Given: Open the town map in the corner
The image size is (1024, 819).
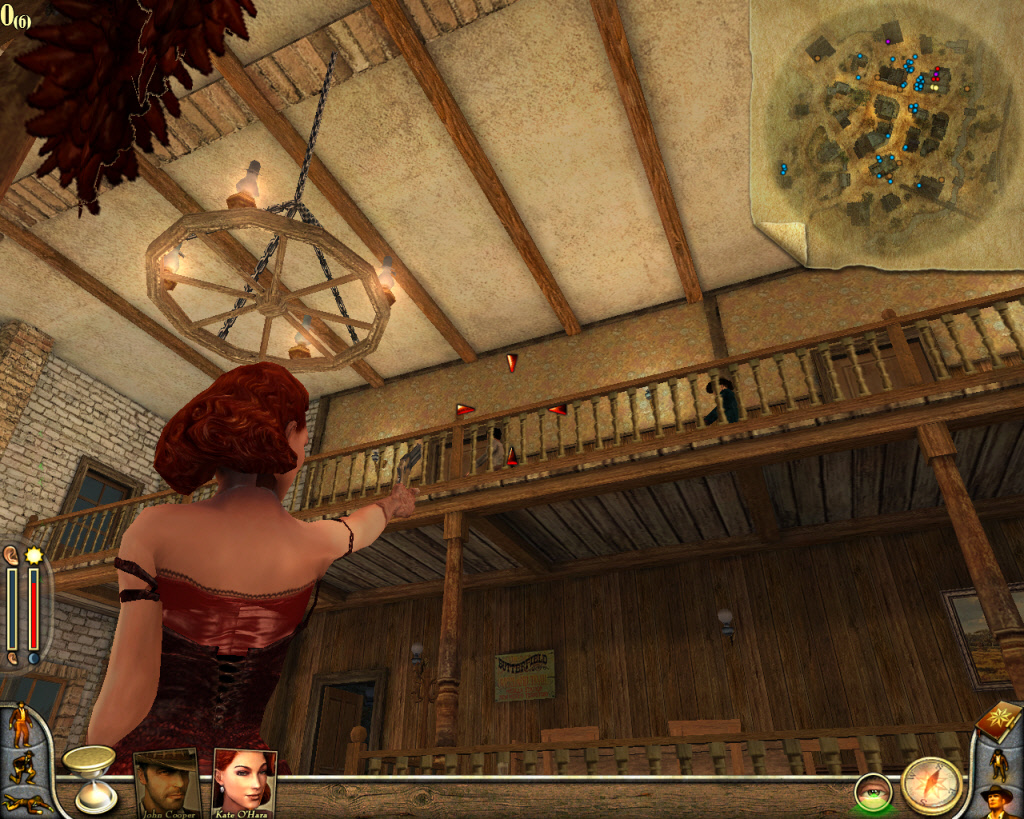Looking at the screenshot, I should 885,129.
